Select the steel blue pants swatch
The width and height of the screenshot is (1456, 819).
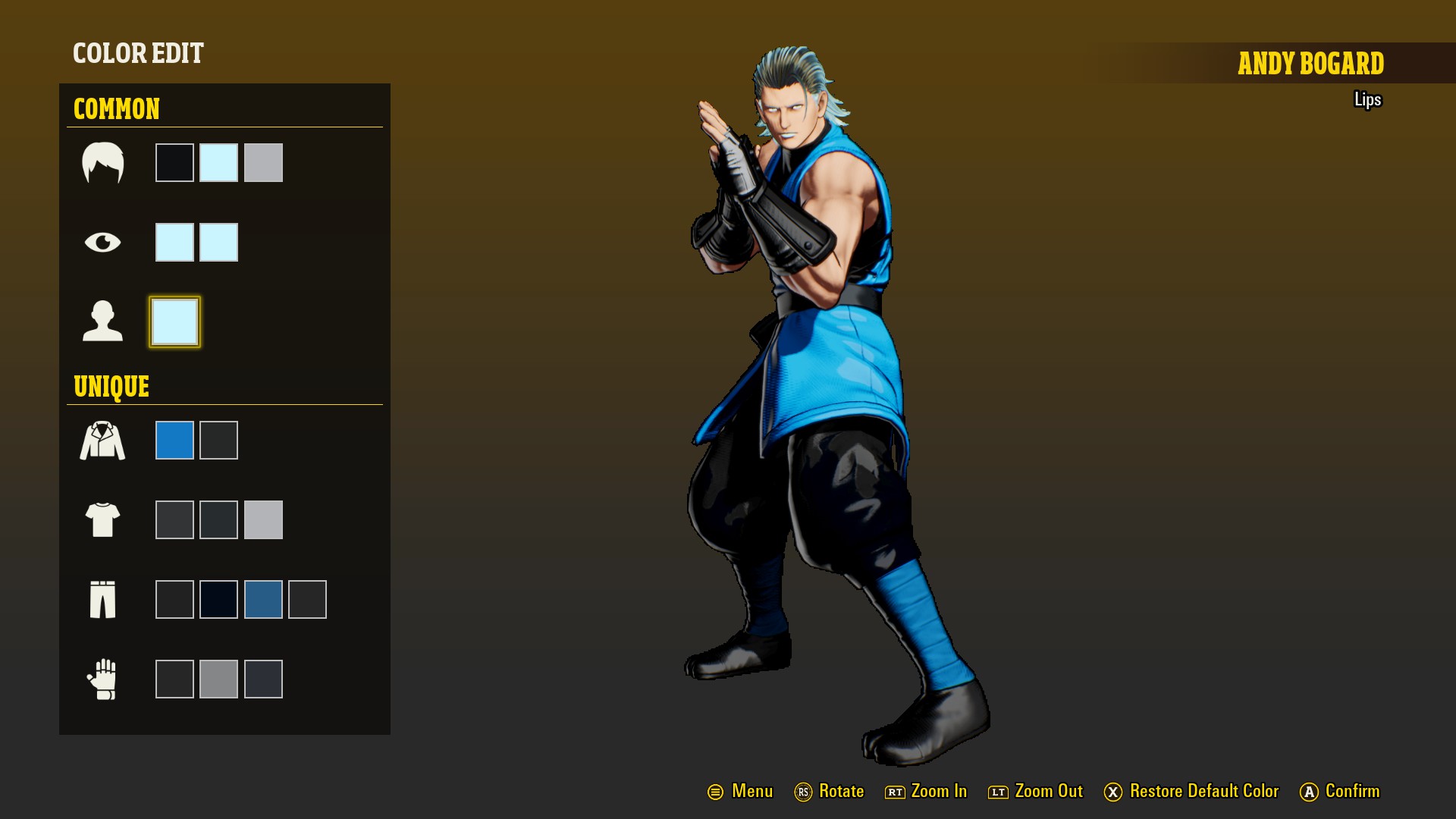(263, 599)
